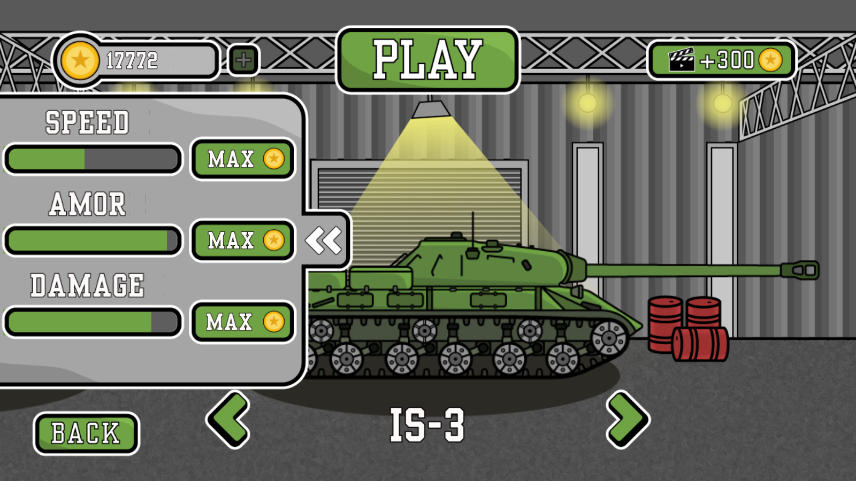
Task: Switch to the previous tank
Action: coord(229,418)
